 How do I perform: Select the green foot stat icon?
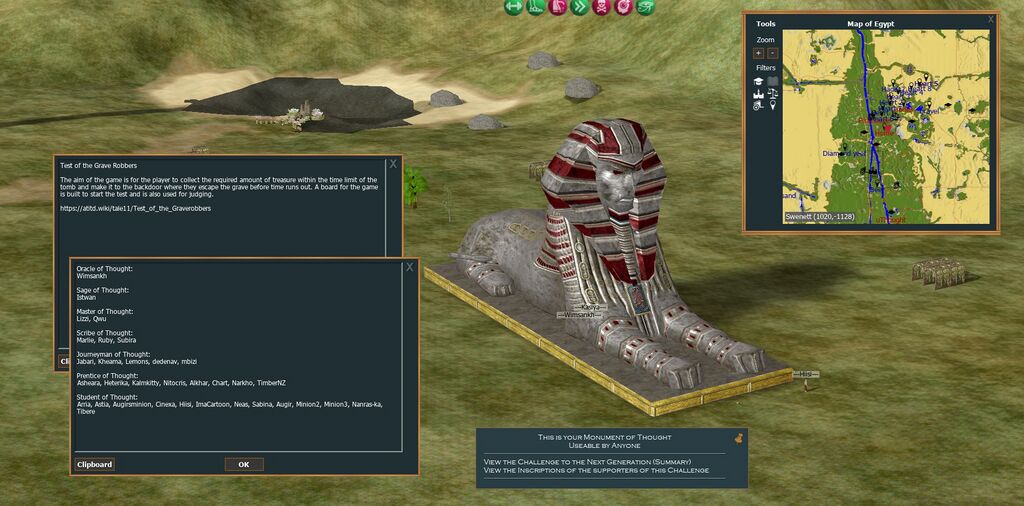click(x=535, y=7)
